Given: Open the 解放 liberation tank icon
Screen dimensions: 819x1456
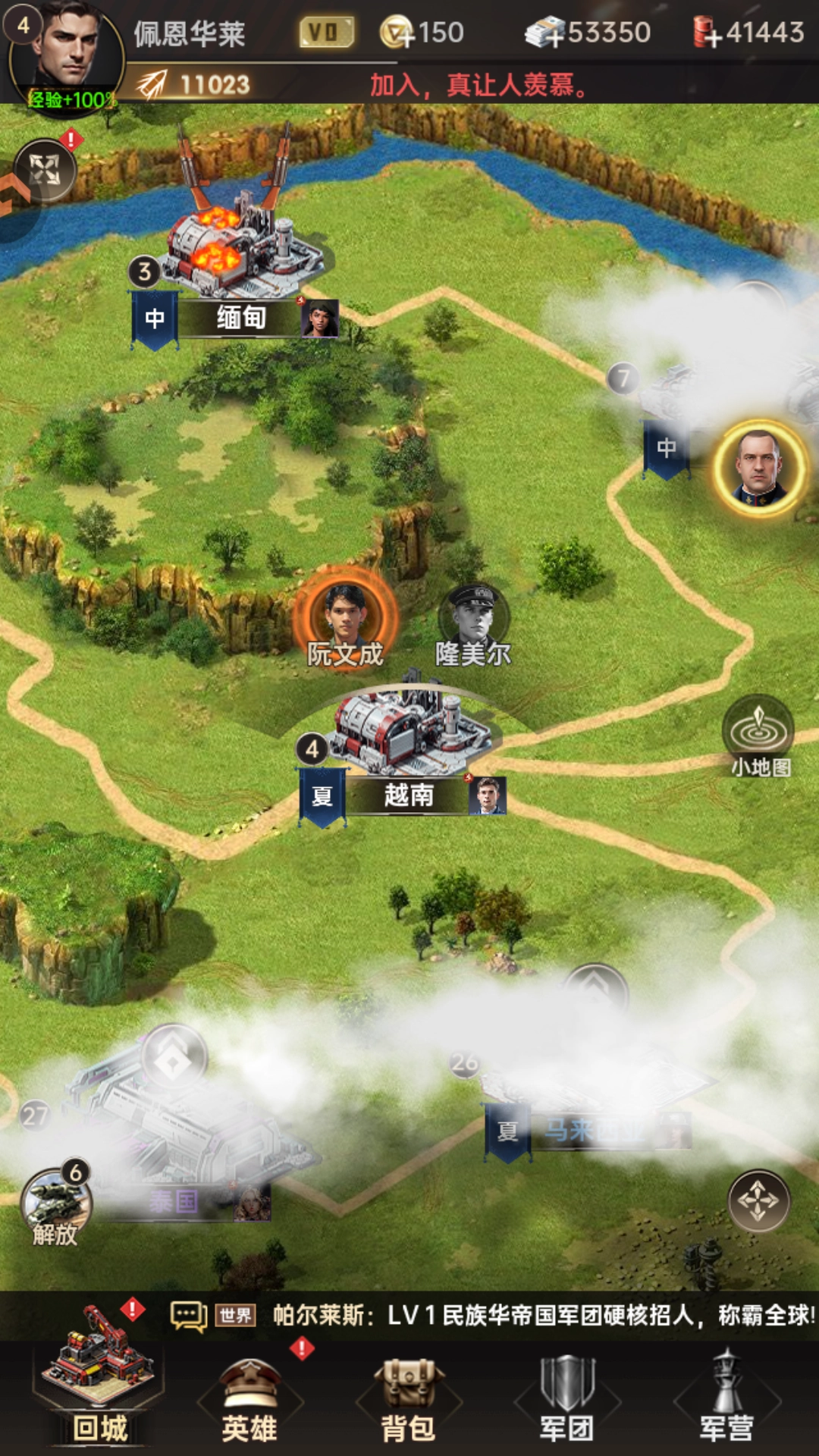Looking at the screenshot, I should pyautogui.click(x=55, y=1202).
